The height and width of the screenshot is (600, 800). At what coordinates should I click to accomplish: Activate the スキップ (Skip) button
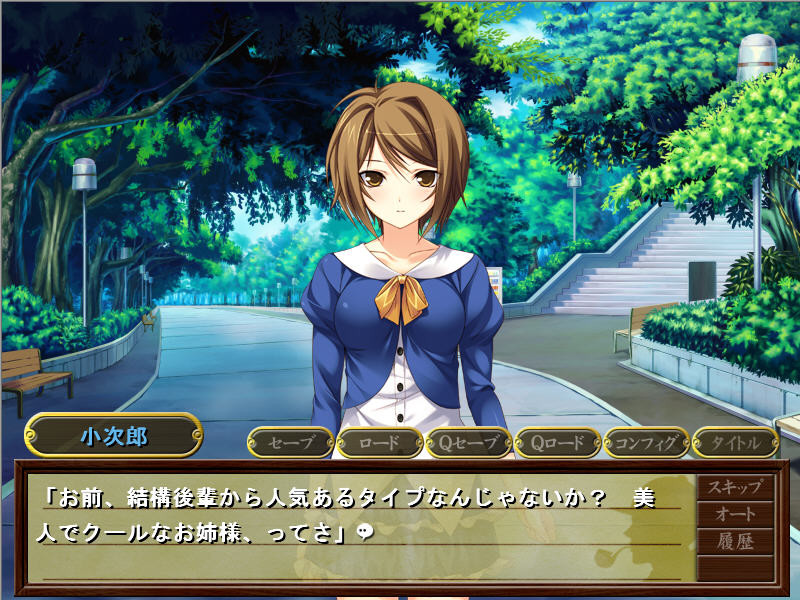tap(735, 488)
